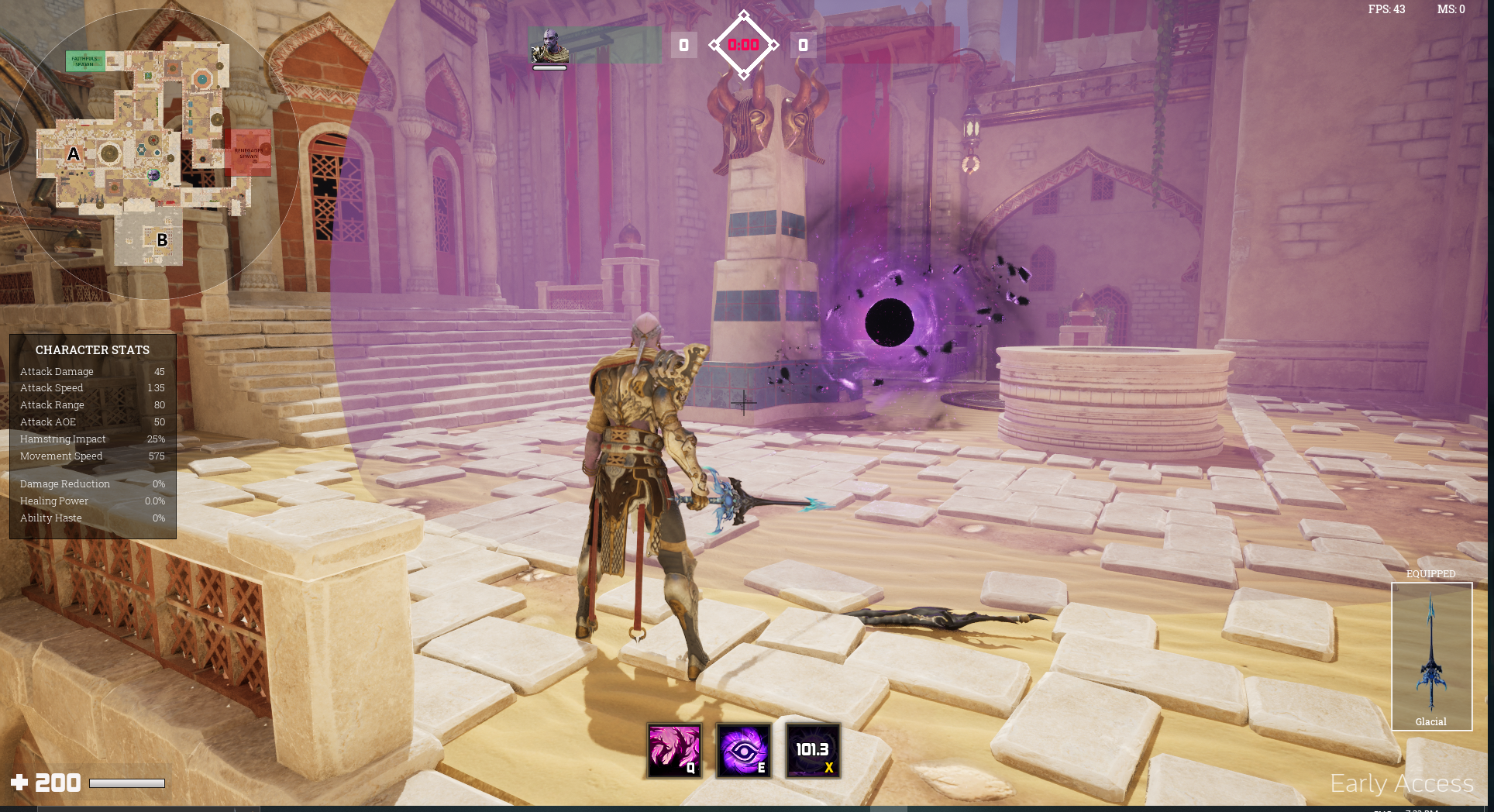Viewport: 1494px width, 812px height.
Task: Click the player portrait at top
Action: tap(549, 46)
